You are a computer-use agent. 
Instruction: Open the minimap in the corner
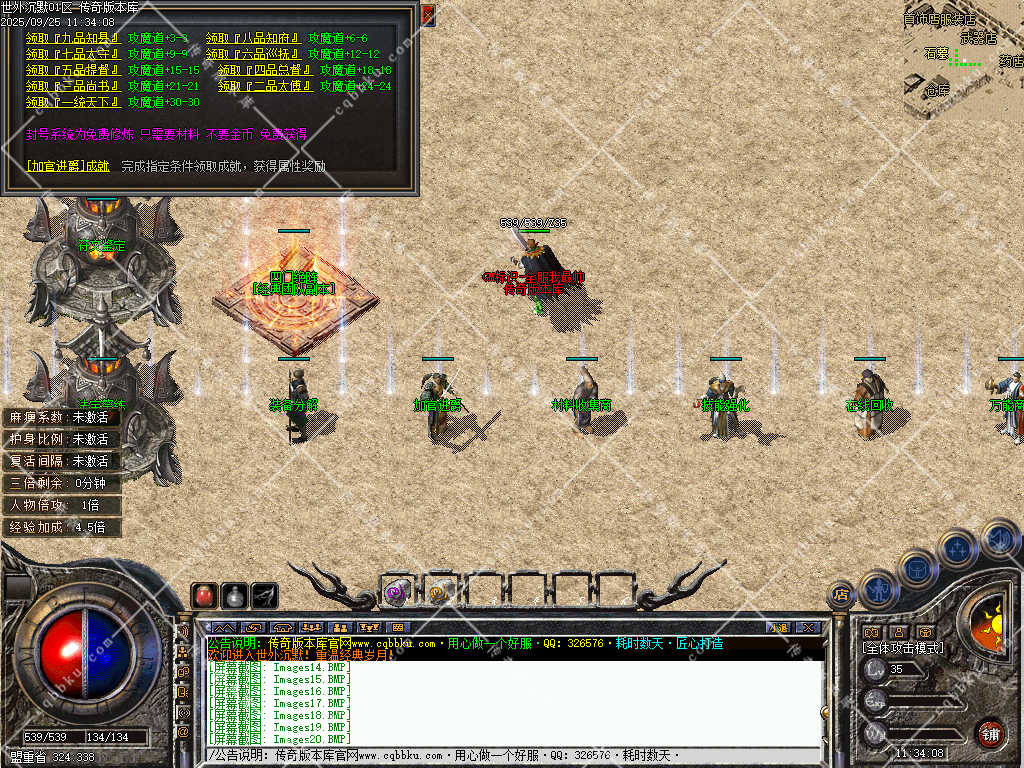962,60
